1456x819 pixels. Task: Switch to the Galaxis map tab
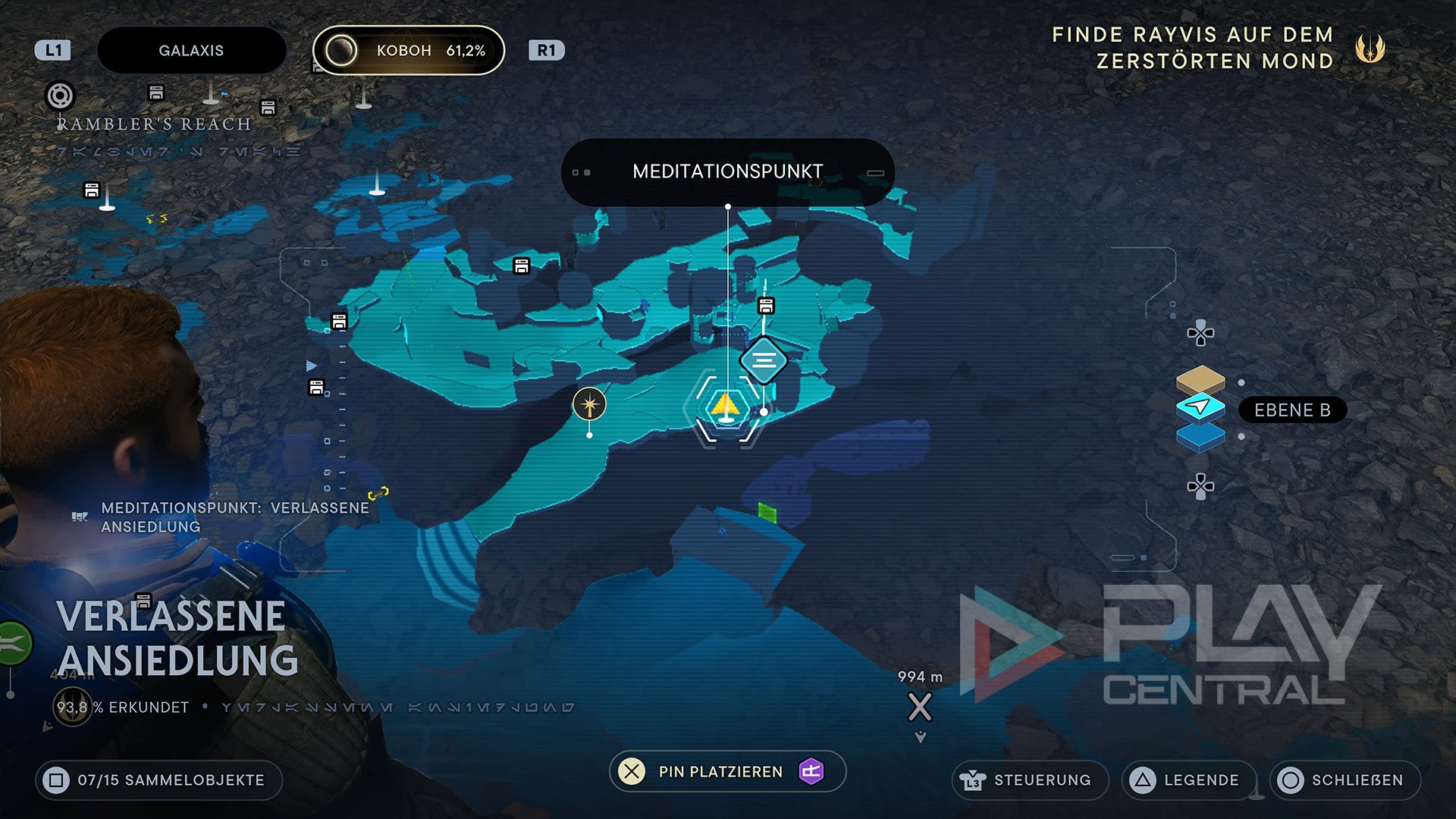(191, 51)
